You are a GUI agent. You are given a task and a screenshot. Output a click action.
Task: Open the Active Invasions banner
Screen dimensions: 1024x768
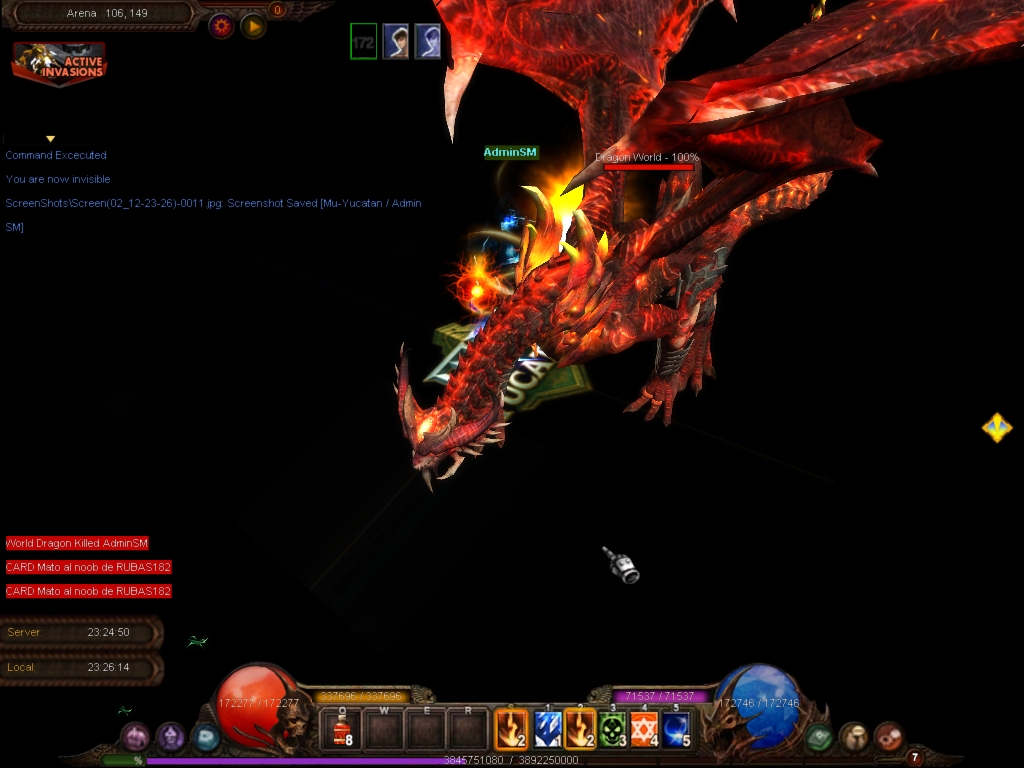pyautogui.click(x=59, y=64)
